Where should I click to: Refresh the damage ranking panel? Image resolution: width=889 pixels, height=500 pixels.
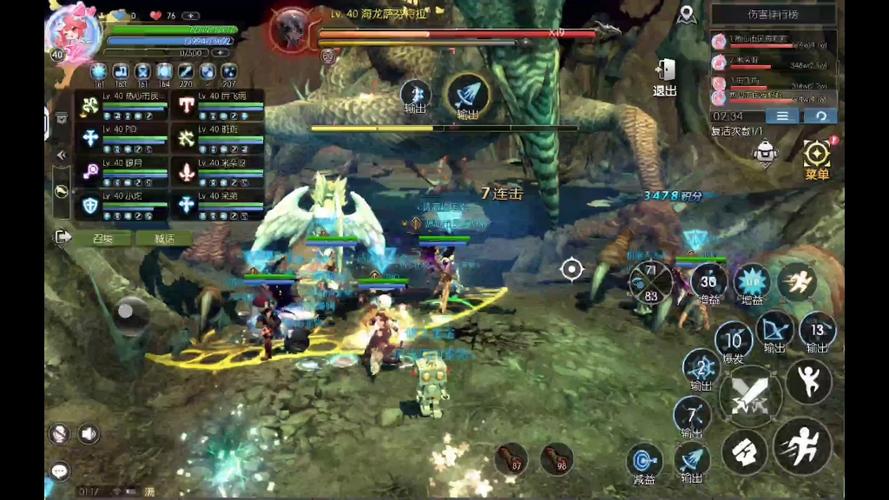click(x=820, y=116)
